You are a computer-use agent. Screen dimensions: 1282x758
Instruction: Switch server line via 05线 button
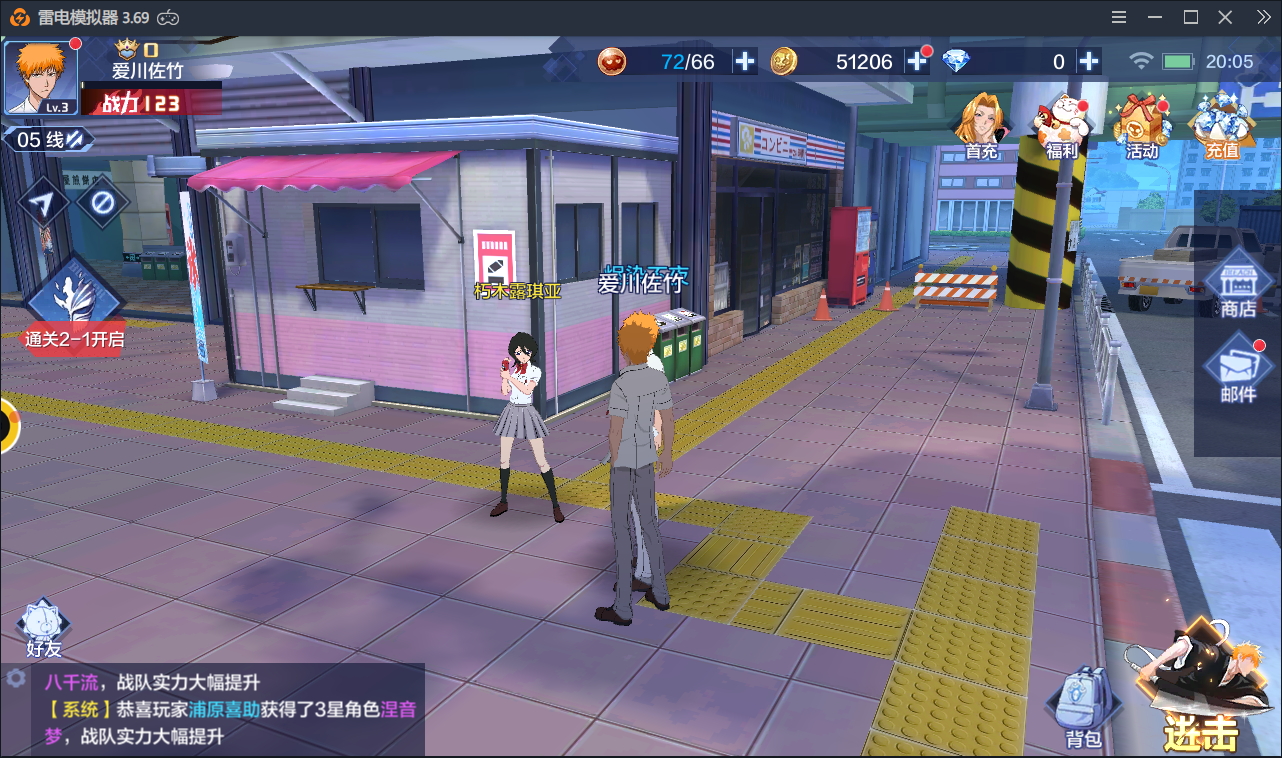tap(47, 140)
